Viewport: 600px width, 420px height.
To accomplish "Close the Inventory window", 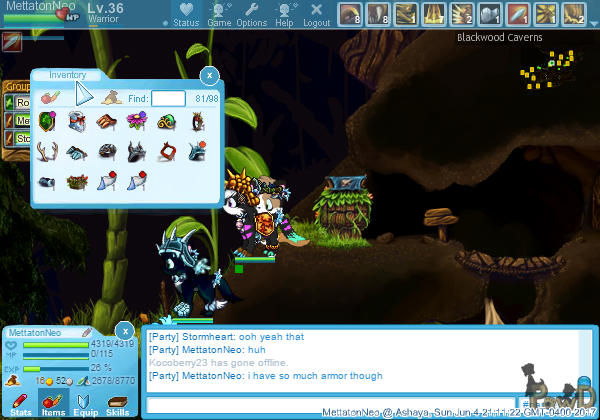I will coord(209,76).
